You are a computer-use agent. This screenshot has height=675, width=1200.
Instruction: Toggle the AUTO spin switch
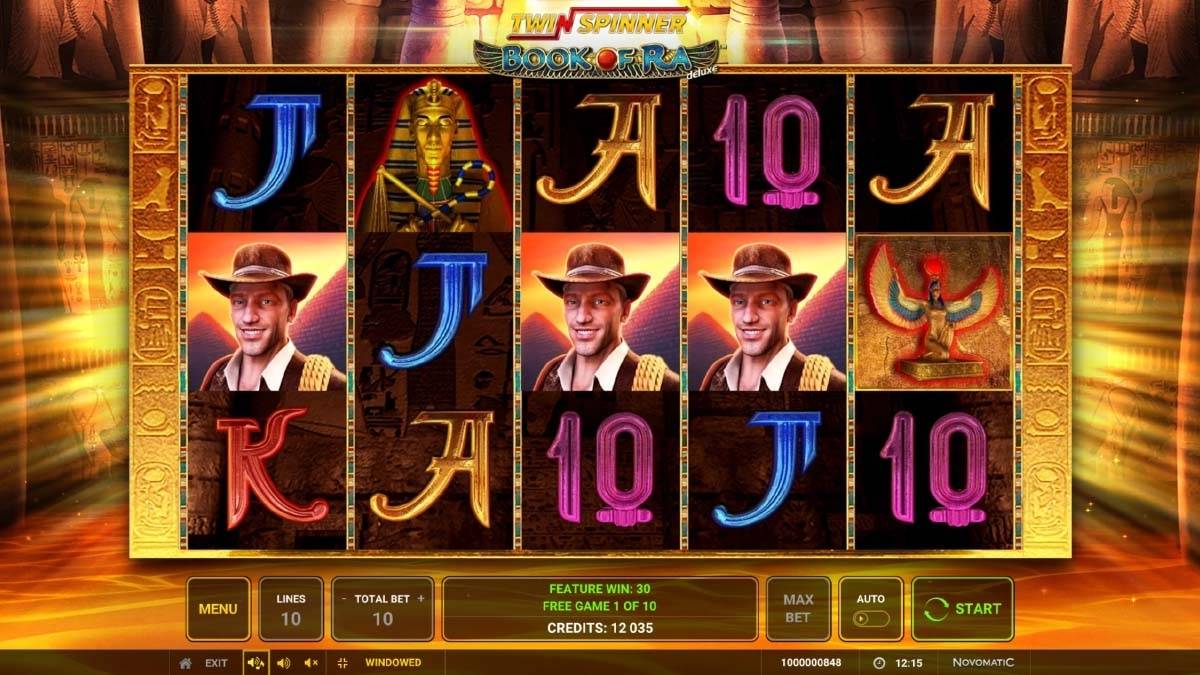coord(871,618)
